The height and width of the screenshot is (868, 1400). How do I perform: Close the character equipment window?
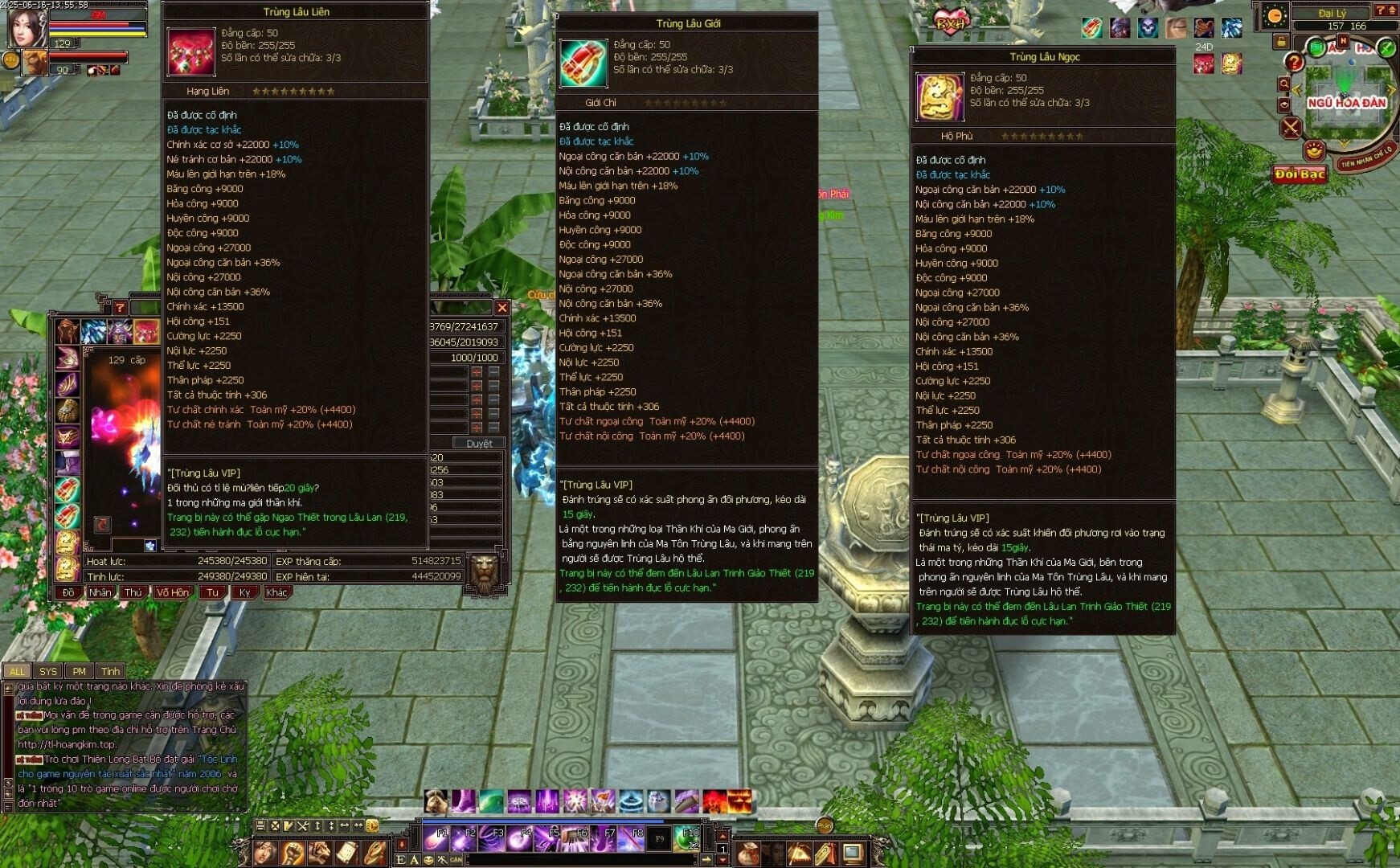(502, 307)
